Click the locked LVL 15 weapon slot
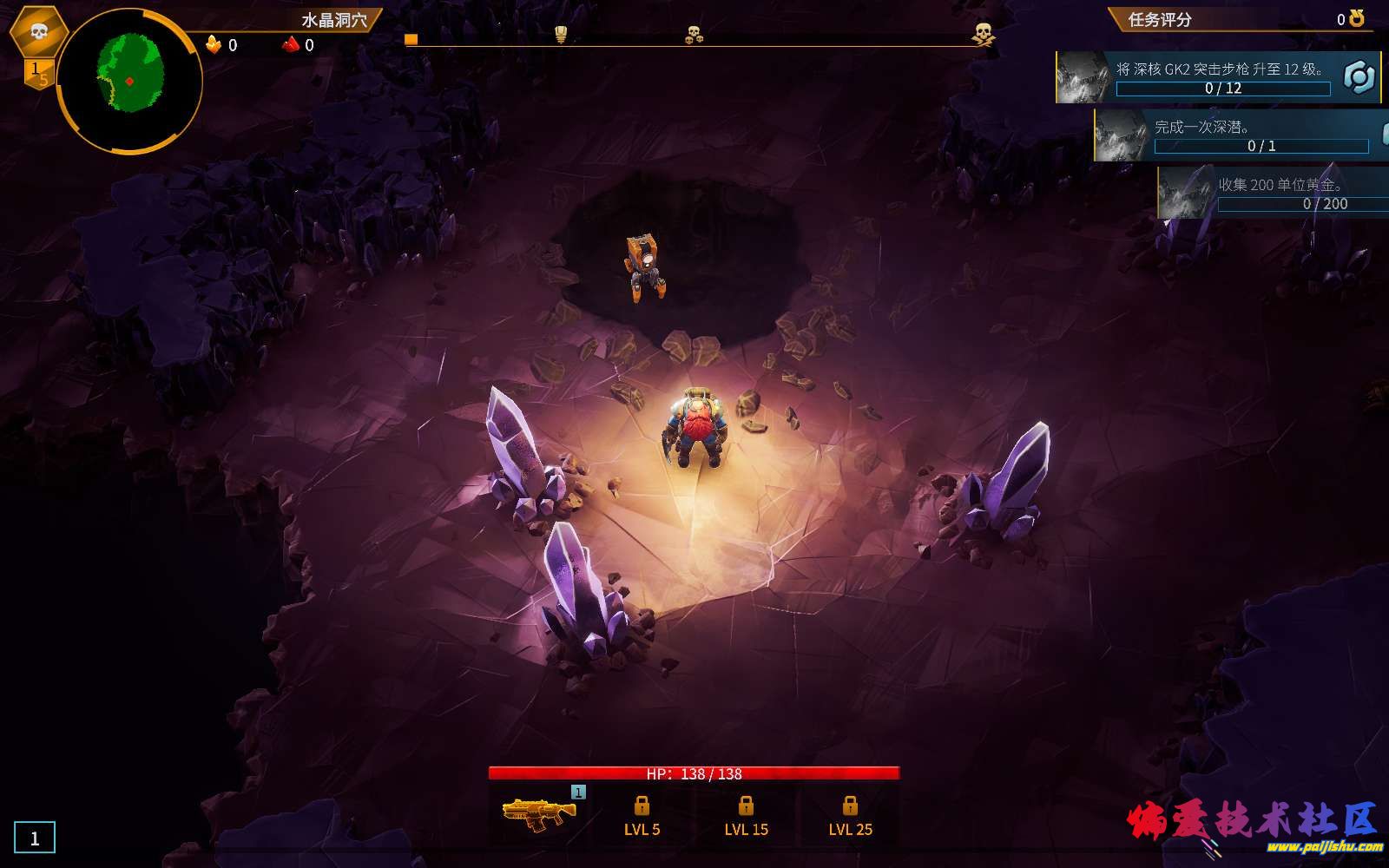Image resolution: width=1389 pixels, height=868 pixels. [x=746, y=817]
